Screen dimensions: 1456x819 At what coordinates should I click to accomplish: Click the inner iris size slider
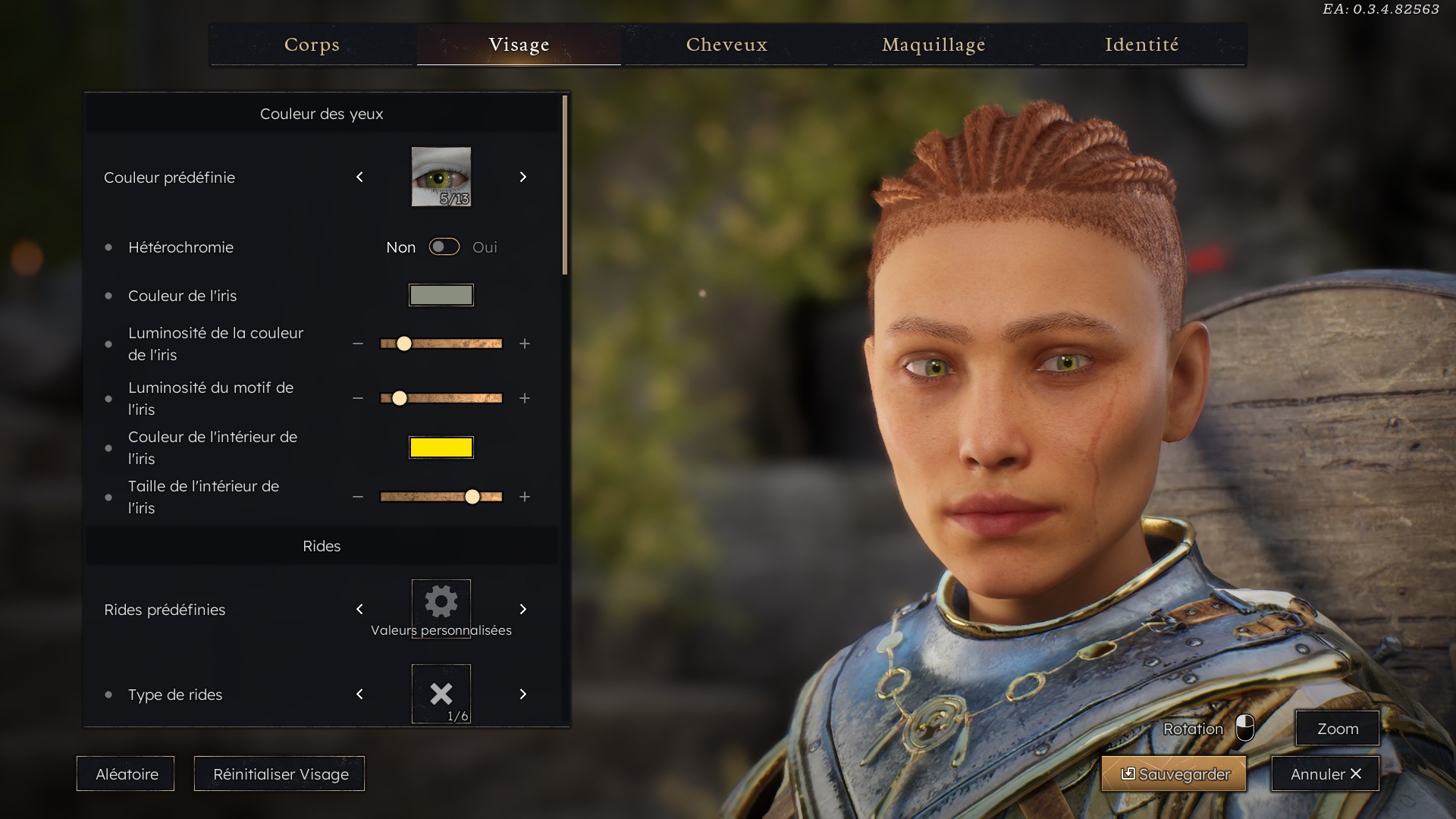[x=441, y=497]
